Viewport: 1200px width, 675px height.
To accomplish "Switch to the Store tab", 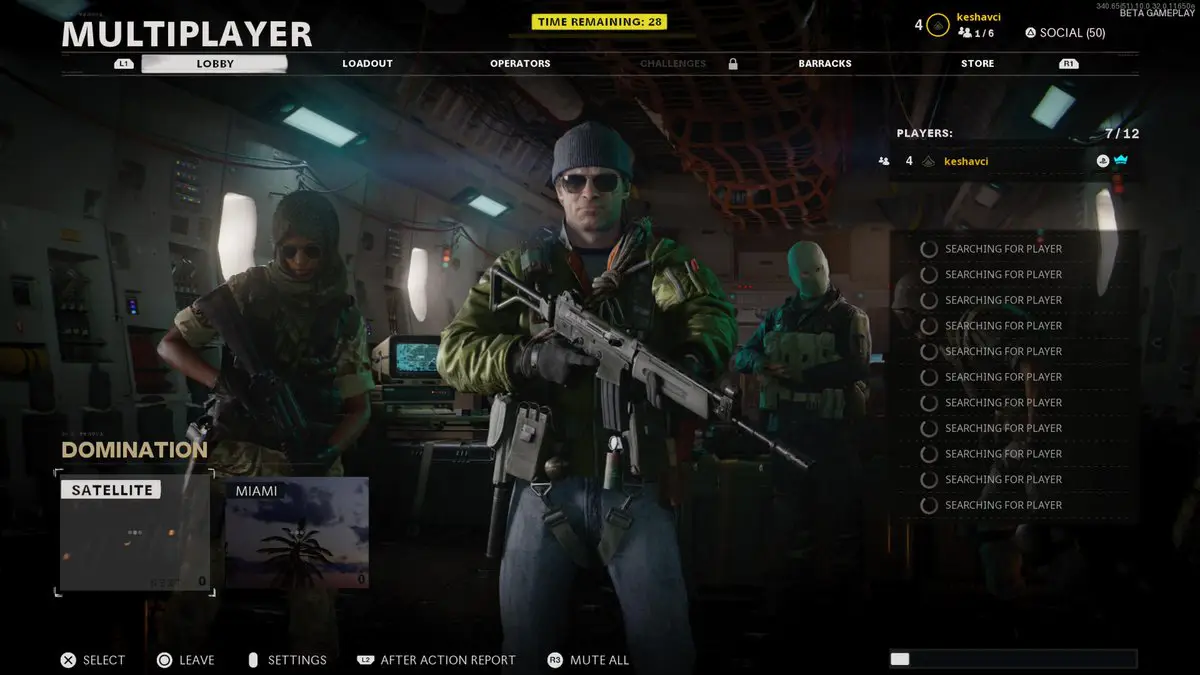I will pos(977,64).
